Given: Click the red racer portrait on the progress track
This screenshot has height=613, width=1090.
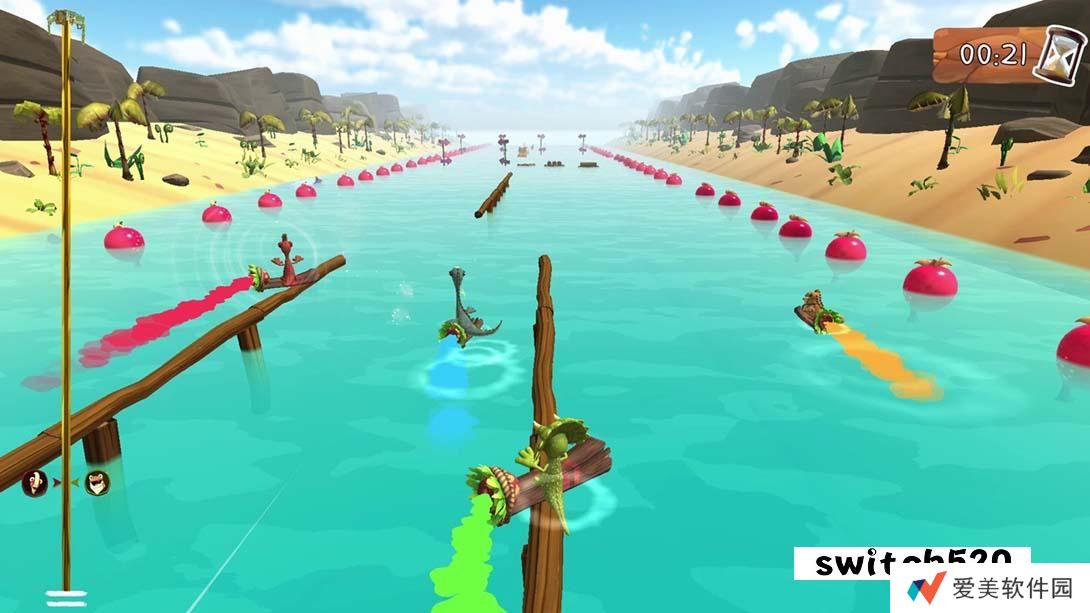Looking at the screenshot, I should click(x=34, y=483).
